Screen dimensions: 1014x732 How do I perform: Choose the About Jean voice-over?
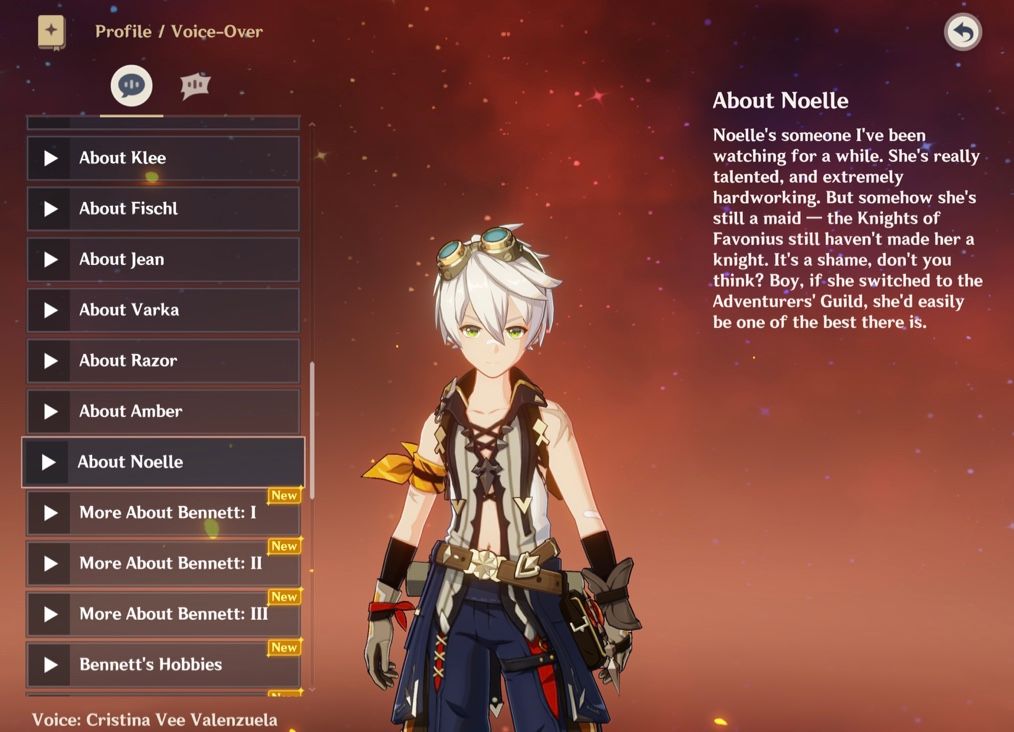(x=163, y=259)
